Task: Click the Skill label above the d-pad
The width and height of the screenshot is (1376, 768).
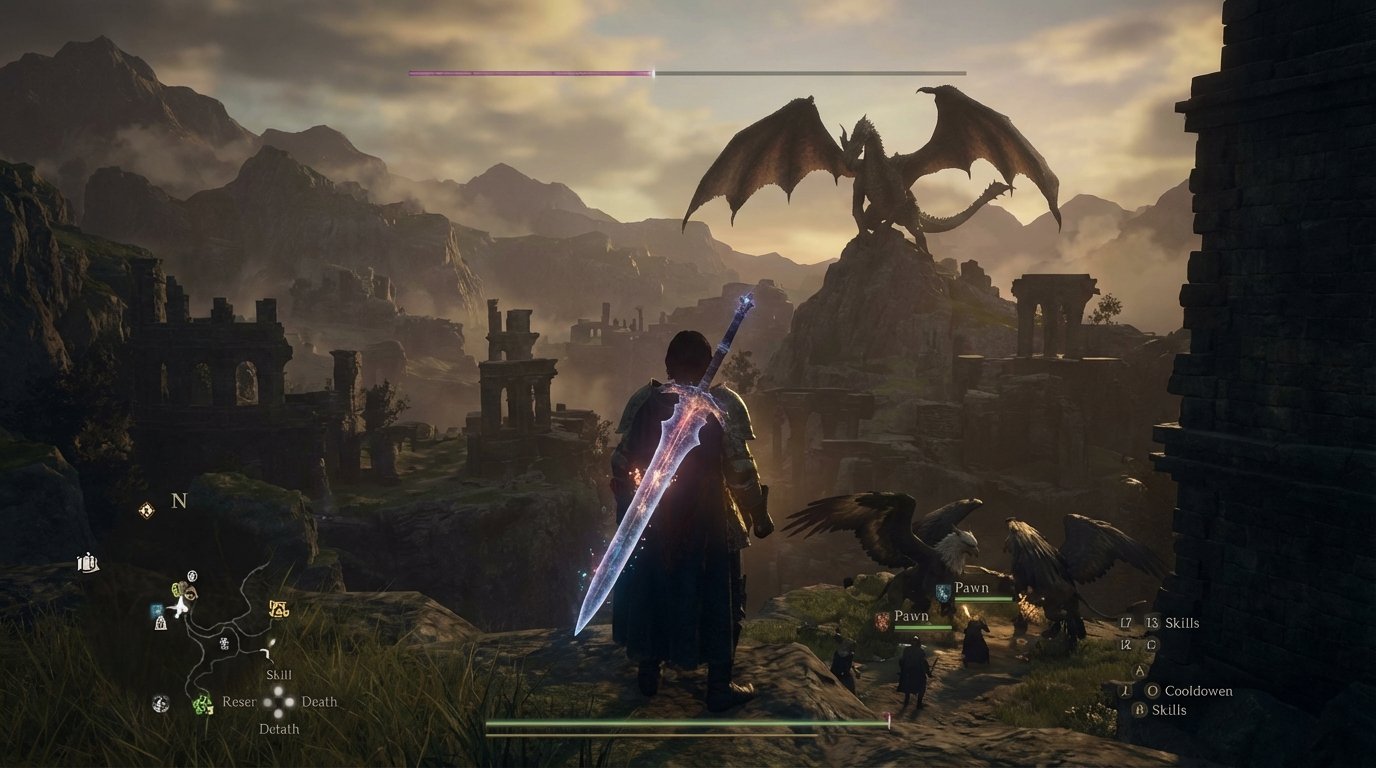Action: pyautogui.click(x=277, y=674)
